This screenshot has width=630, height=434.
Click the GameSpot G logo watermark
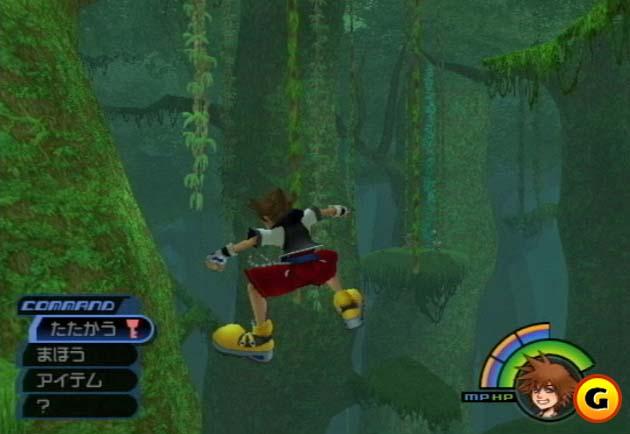click(599, 392)
